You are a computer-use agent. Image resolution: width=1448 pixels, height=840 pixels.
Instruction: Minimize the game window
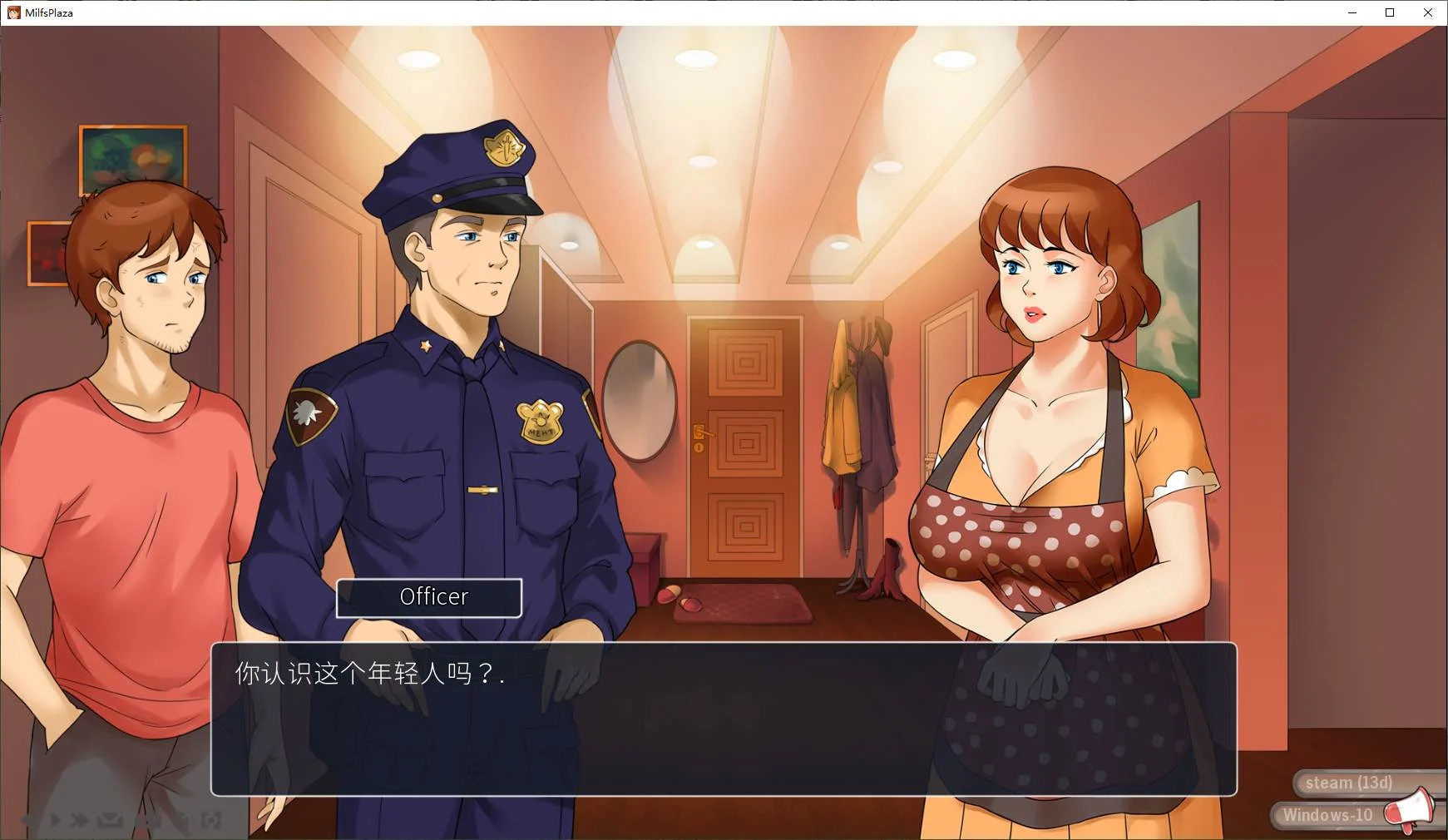pos(1352,12)
